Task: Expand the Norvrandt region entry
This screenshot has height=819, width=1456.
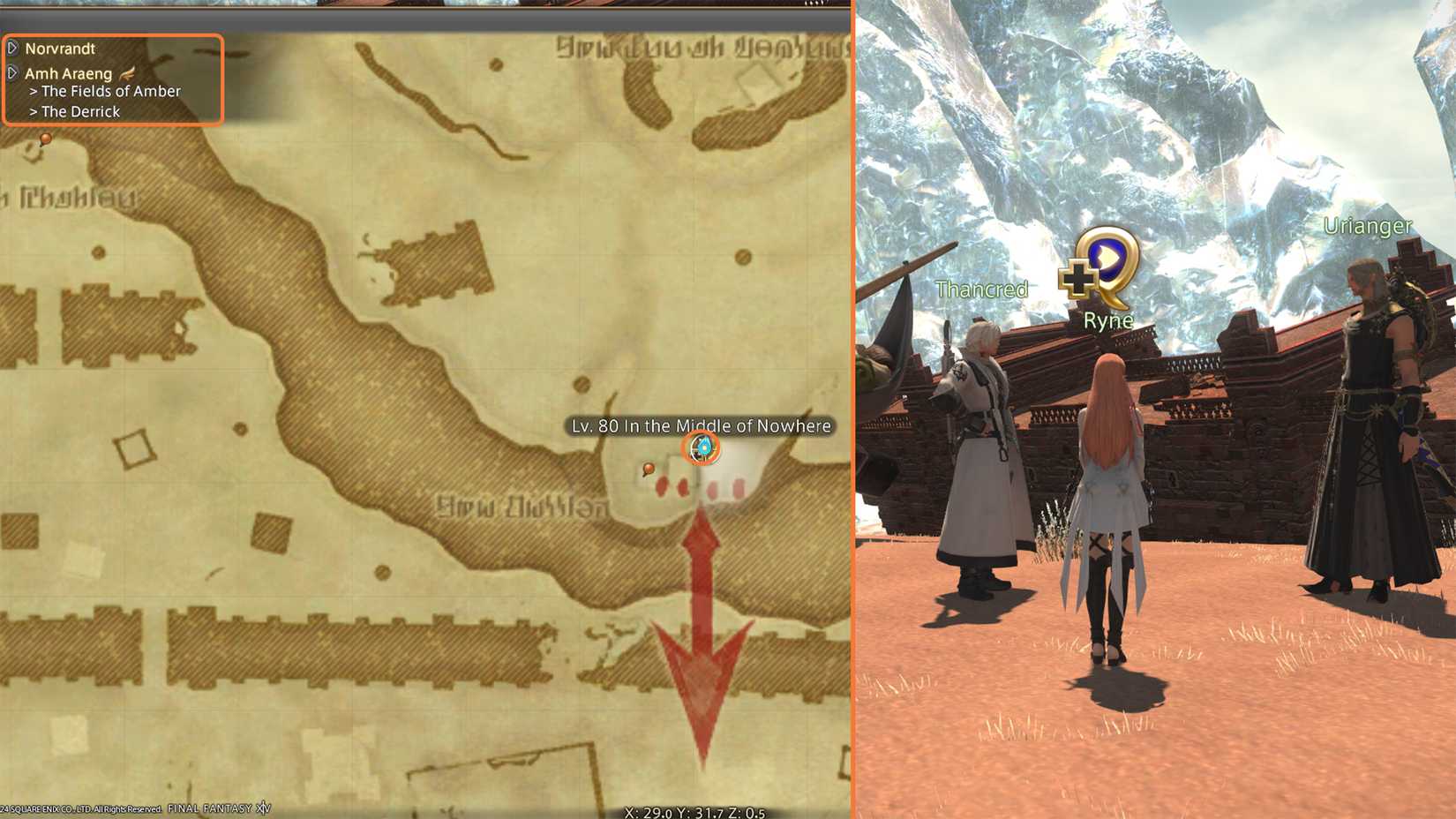Action: (12, 49)
